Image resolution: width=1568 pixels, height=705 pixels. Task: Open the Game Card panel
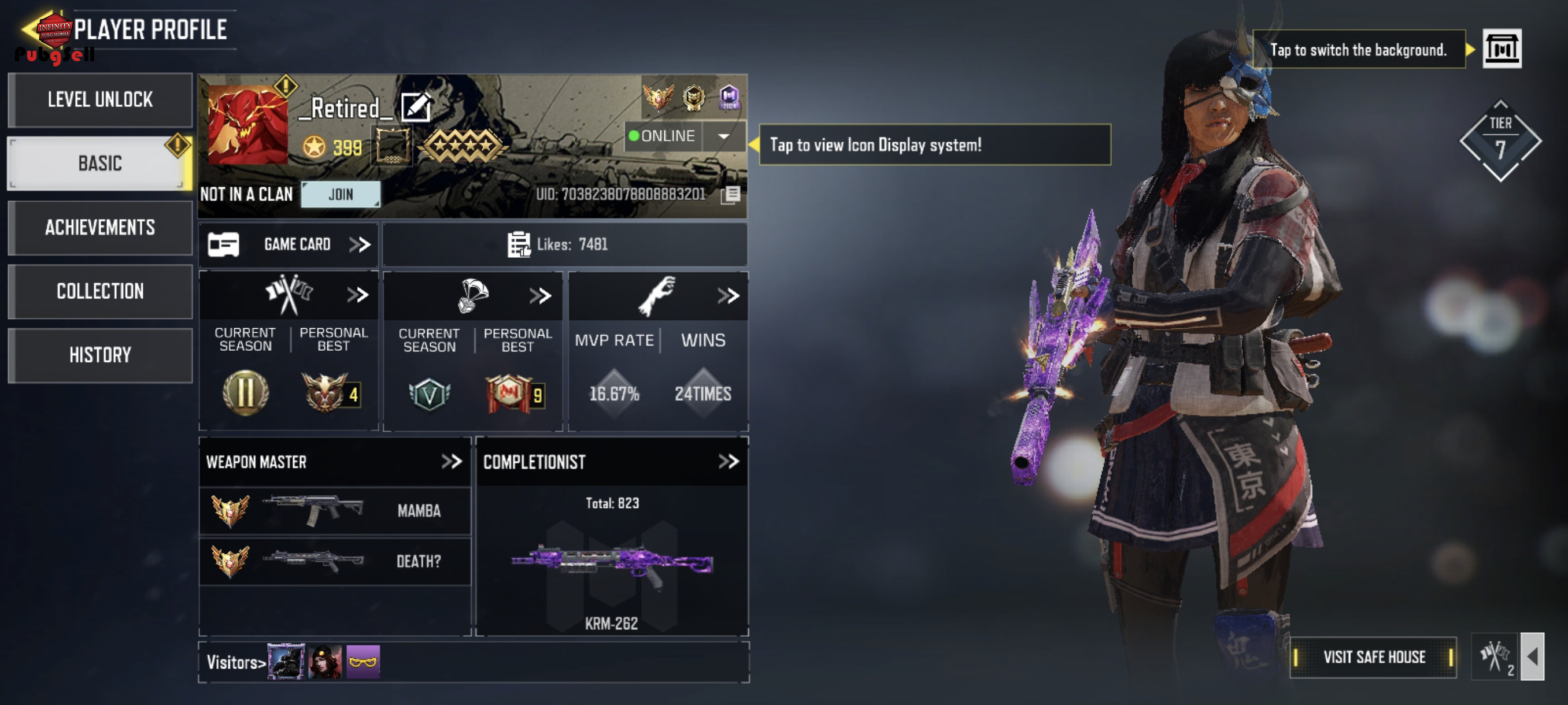point(289,244)
